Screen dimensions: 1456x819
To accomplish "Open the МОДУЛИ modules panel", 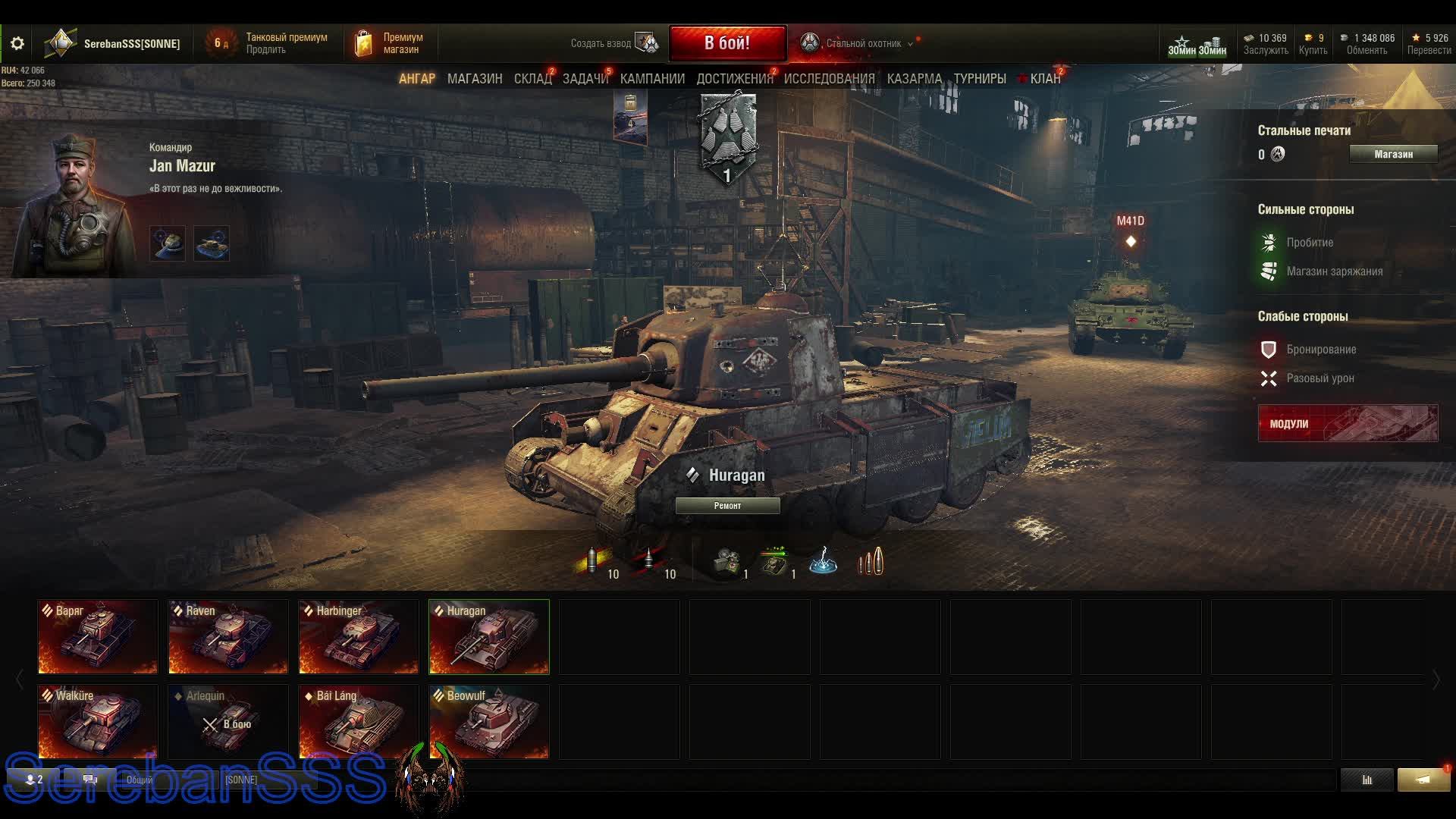I will coord(1347,423).
